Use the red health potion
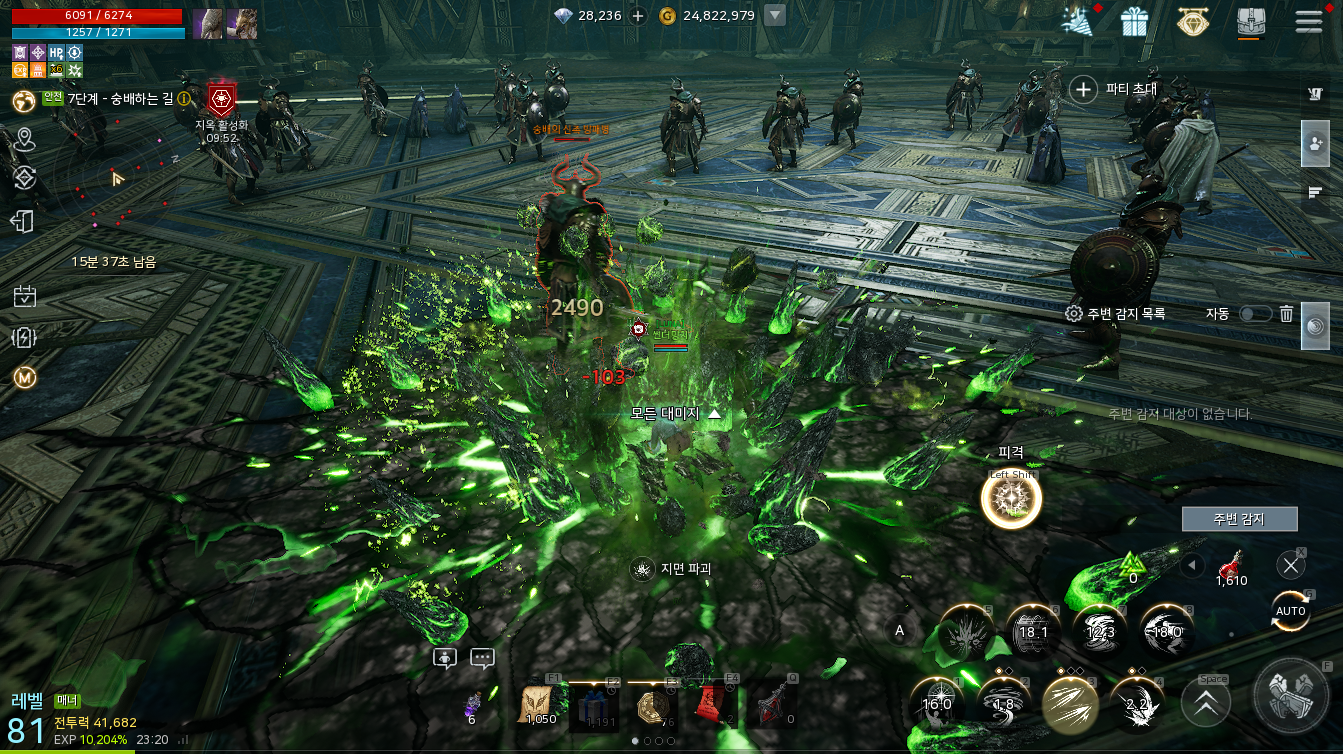 [1231, 567]
